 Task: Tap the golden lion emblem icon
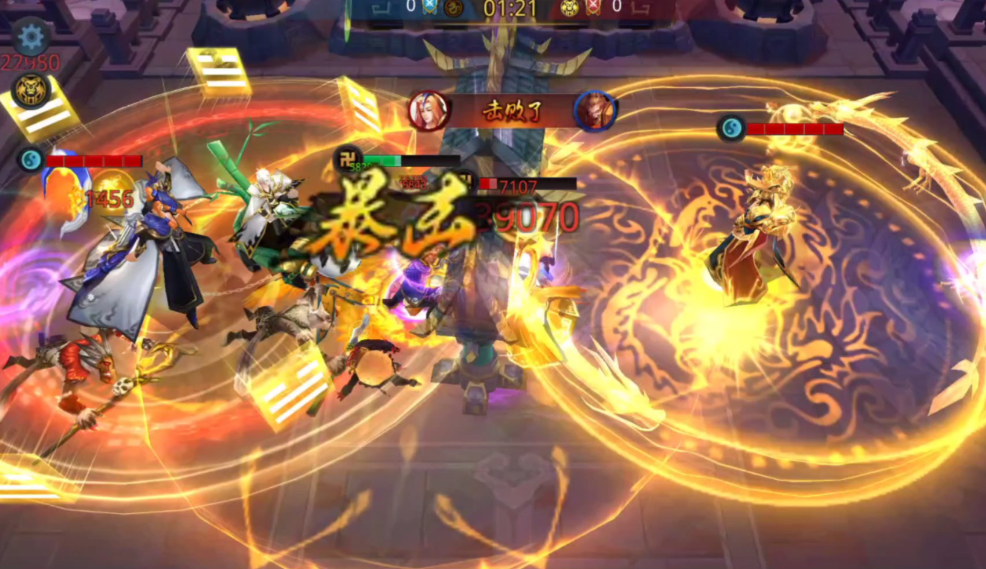point(28,92)
